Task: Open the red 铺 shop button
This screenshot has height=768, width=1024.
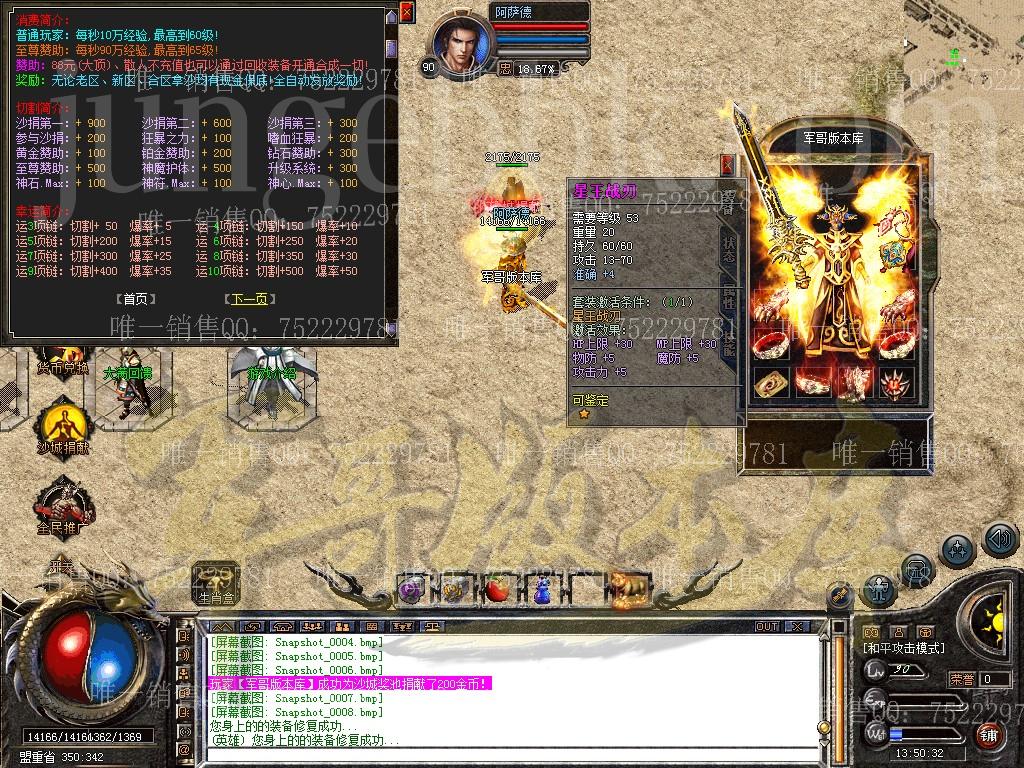Action: [x=988, y=735]
